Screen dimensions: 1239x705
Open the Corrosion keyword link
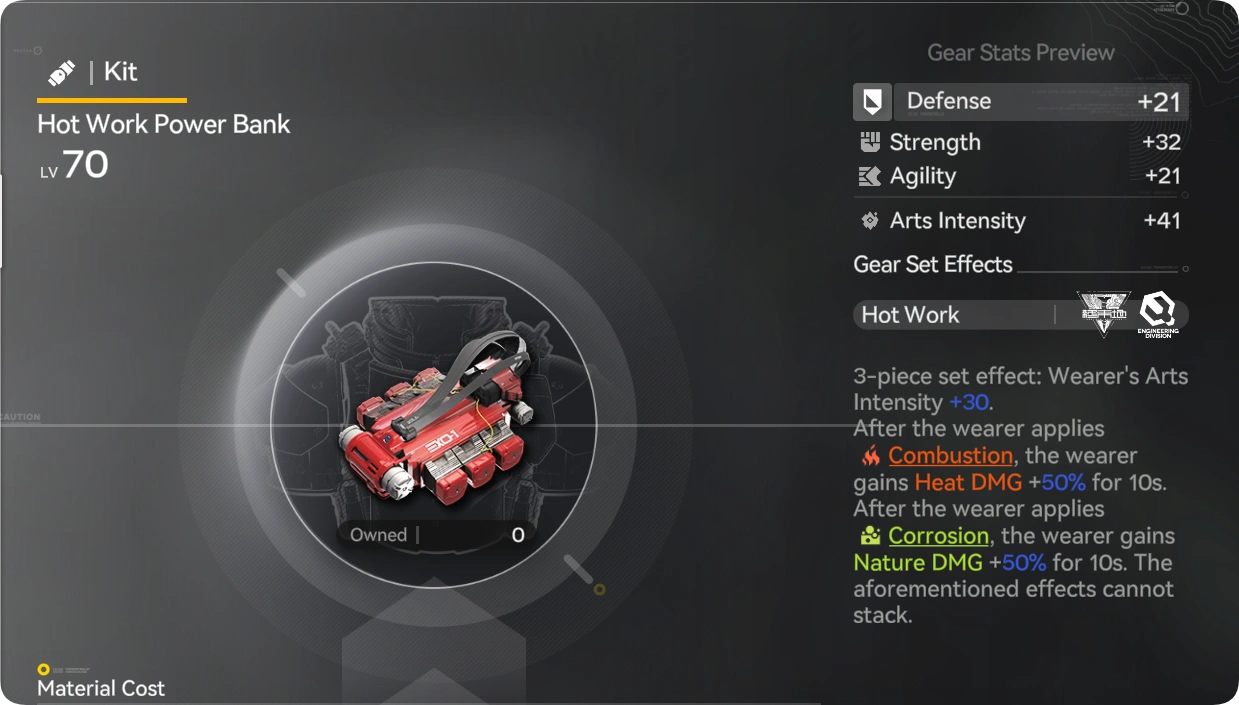pyautogui.click(x=938, y=536)
